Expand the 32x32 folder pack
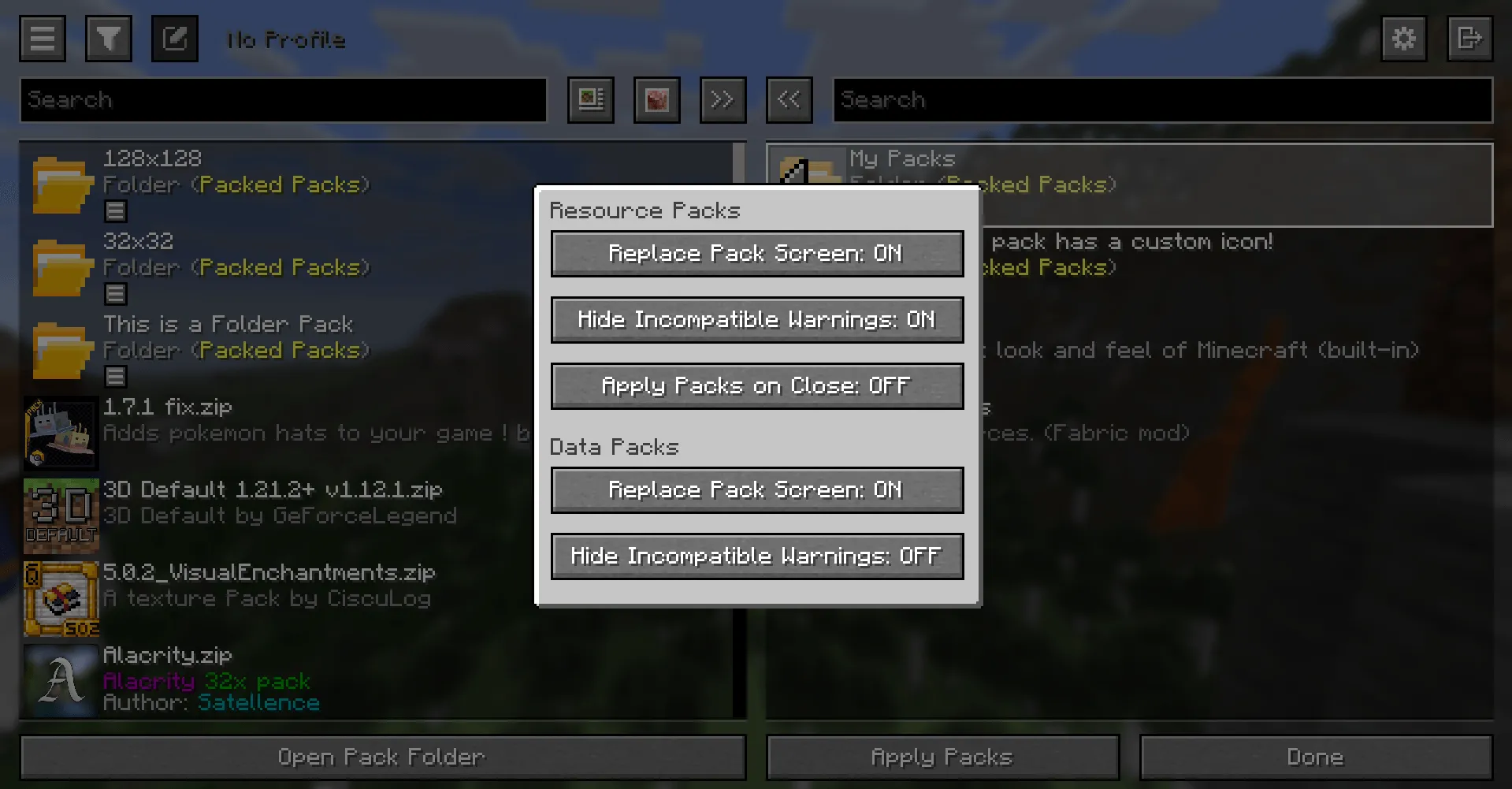Viewport: 1512px width, 789px height. point(115,293)
